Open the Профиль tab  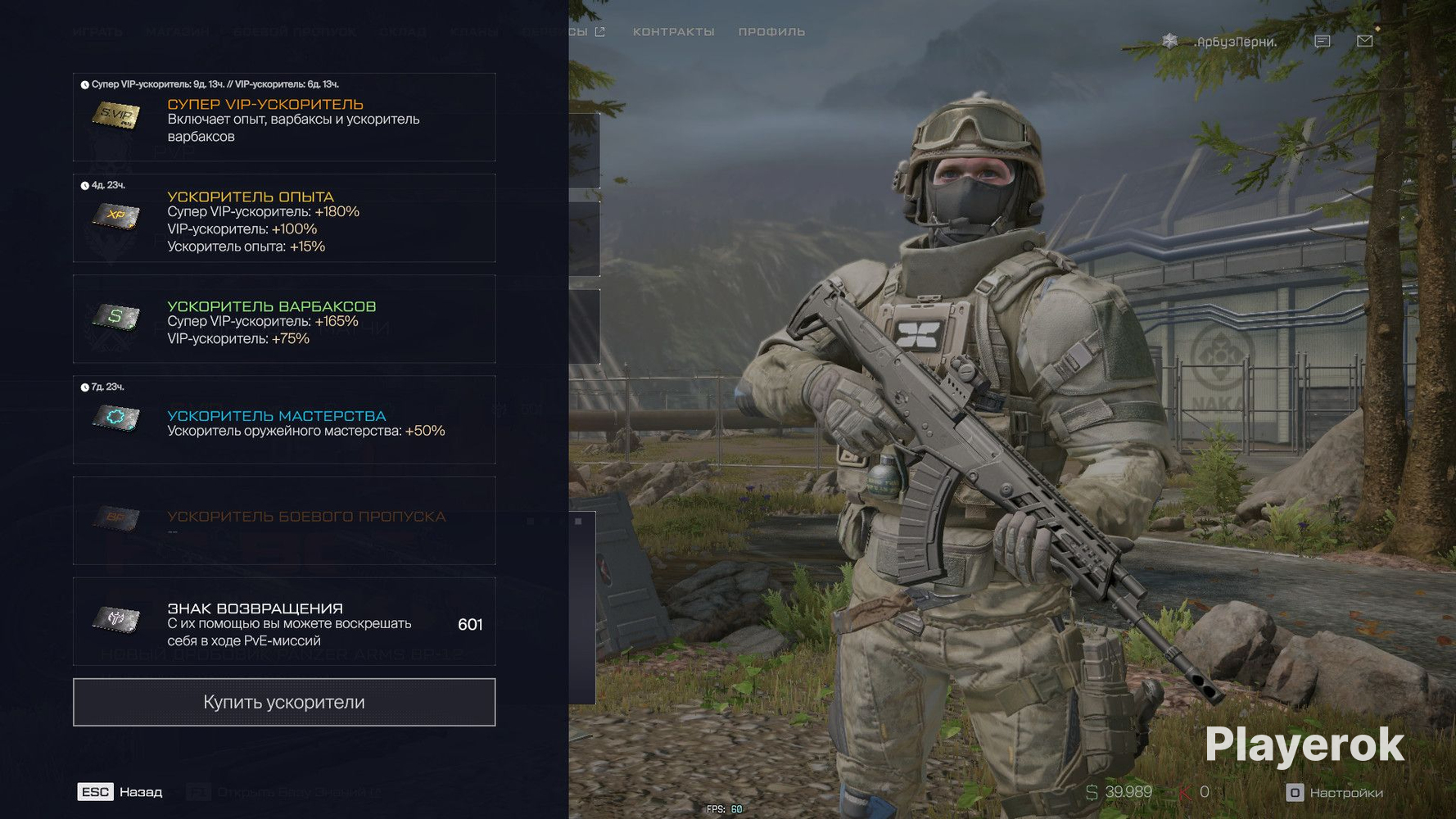(771, 32)
